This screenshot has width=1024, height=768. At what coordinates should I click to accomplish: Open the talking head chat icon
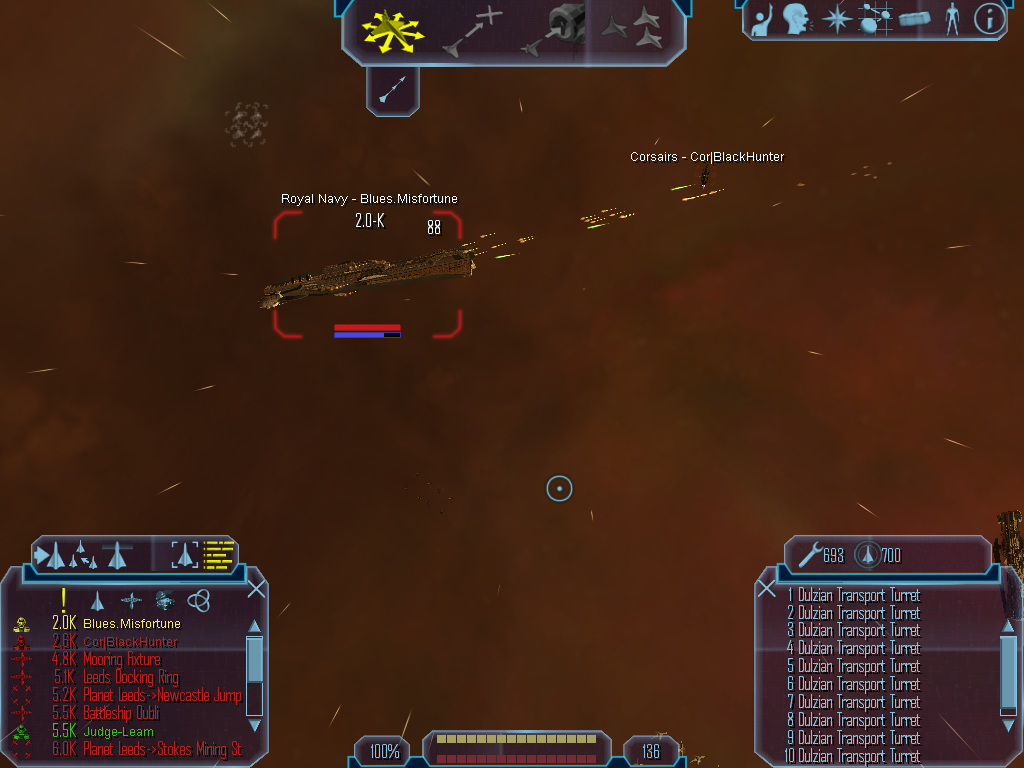pyautogui.click(x=796, y=19)
